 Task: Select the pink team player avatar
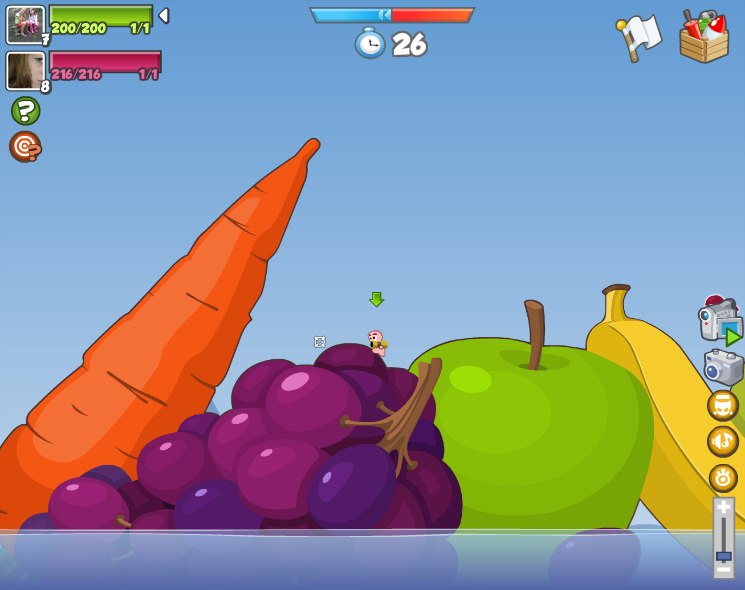[x=25, y=71]
